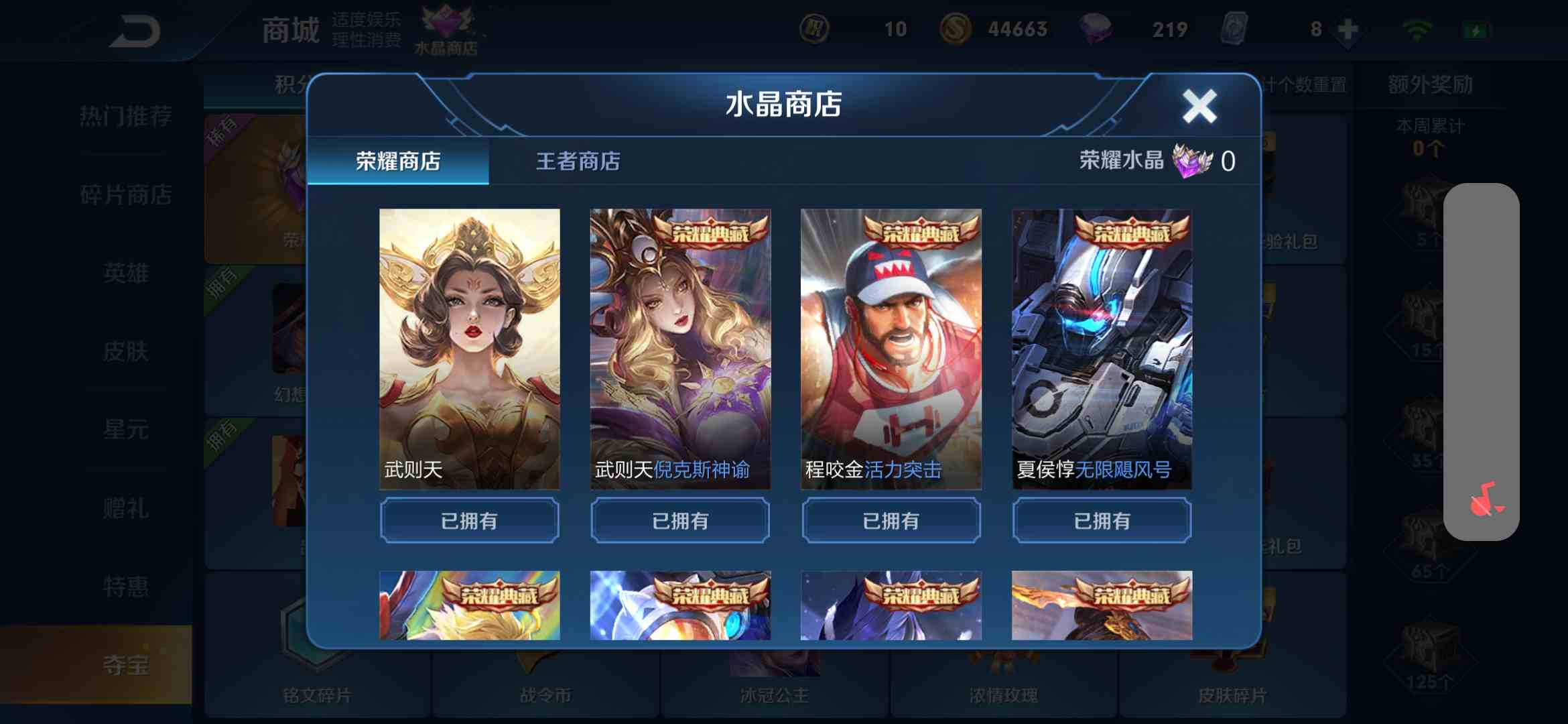Open the 武则天倪克斯神谕 skin card
The height and width of the screenshot is (724, 1568).
[x=679, y=349]
